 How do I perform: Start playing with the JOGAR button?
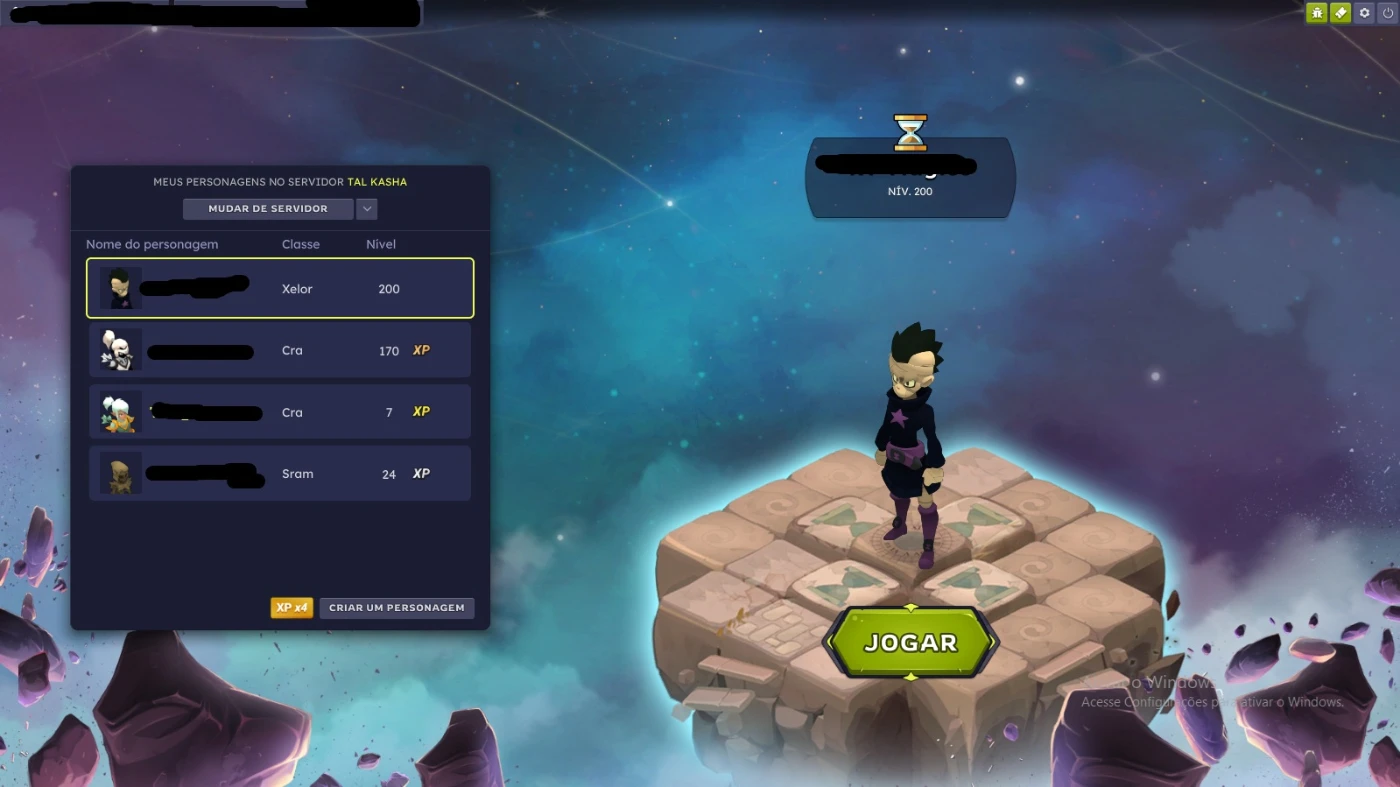(910, 642)
